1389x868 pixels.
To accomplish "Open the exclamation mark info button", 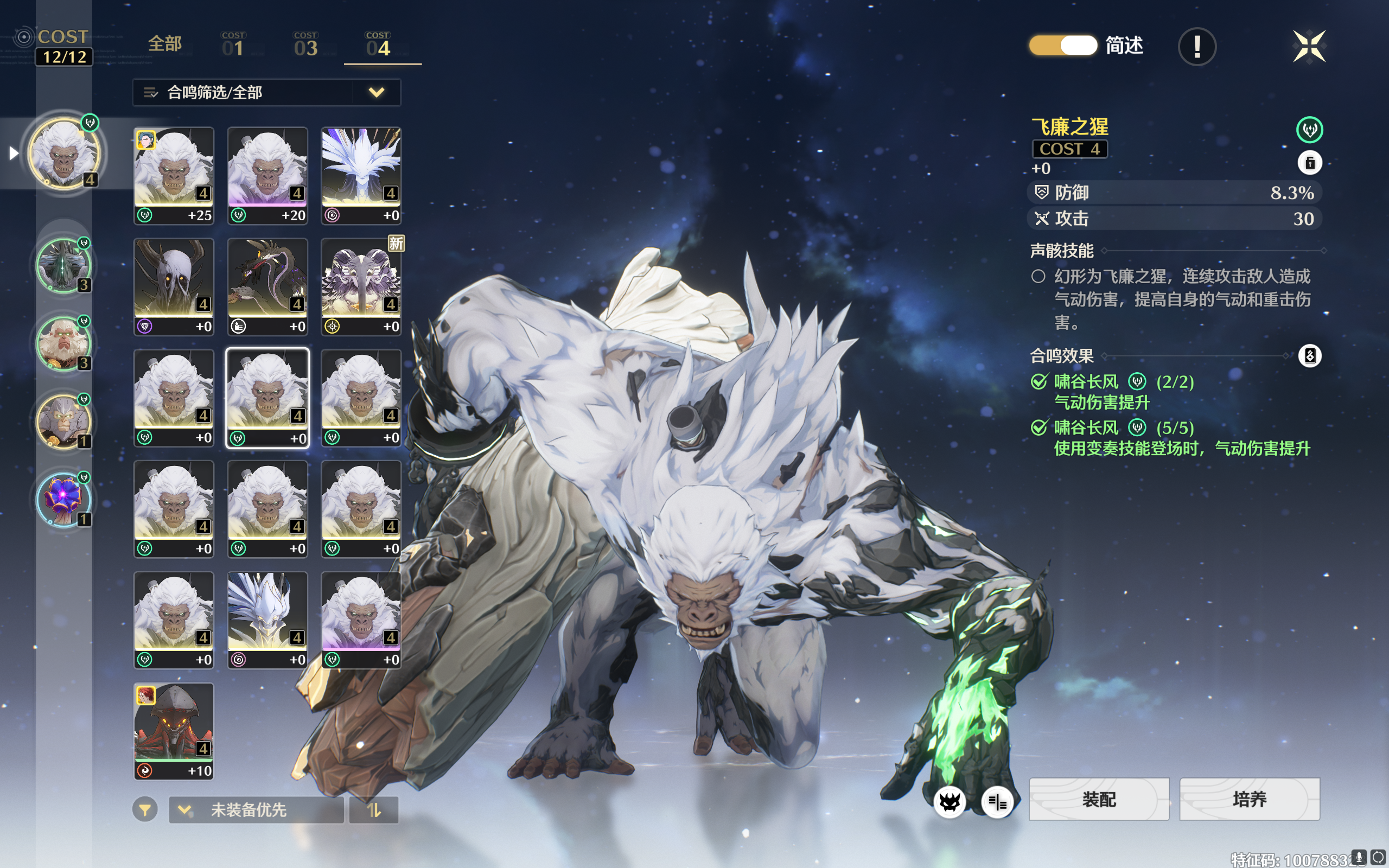I will coord(1197,47).
